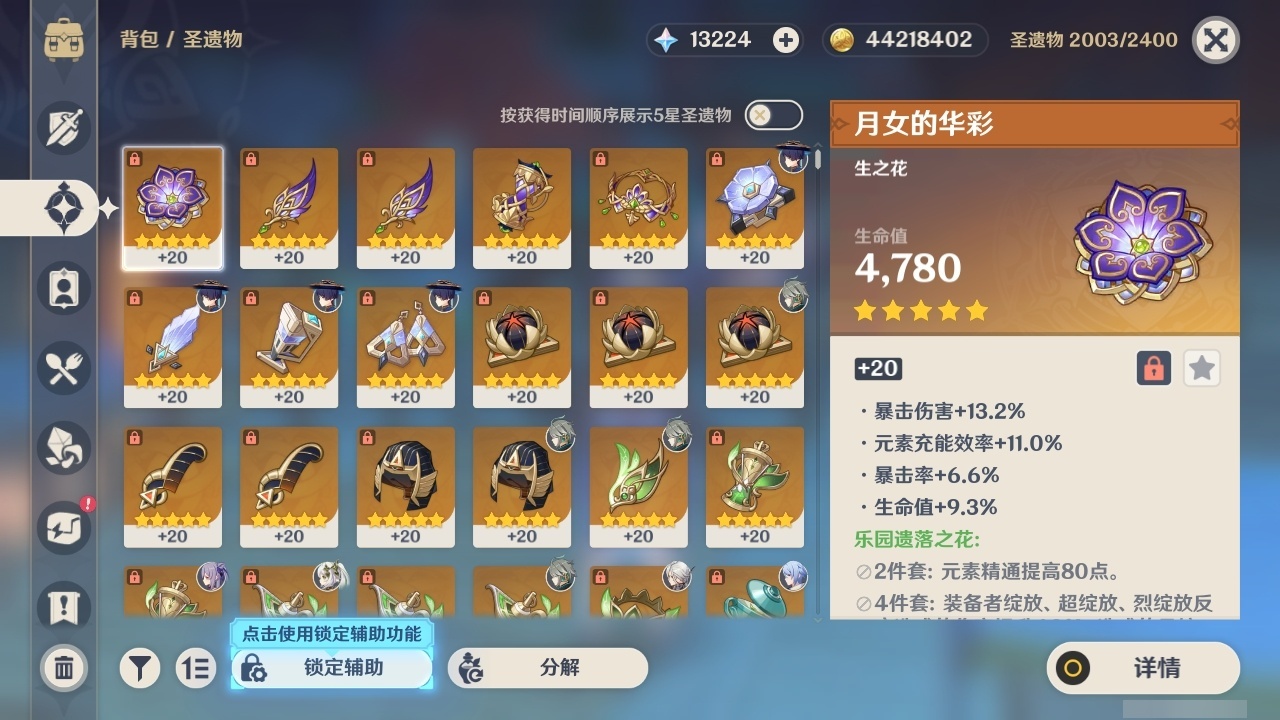The height and width of the screenshot is (720, 1280).
Task: Open the character development items tab
Action: [64, 288]
